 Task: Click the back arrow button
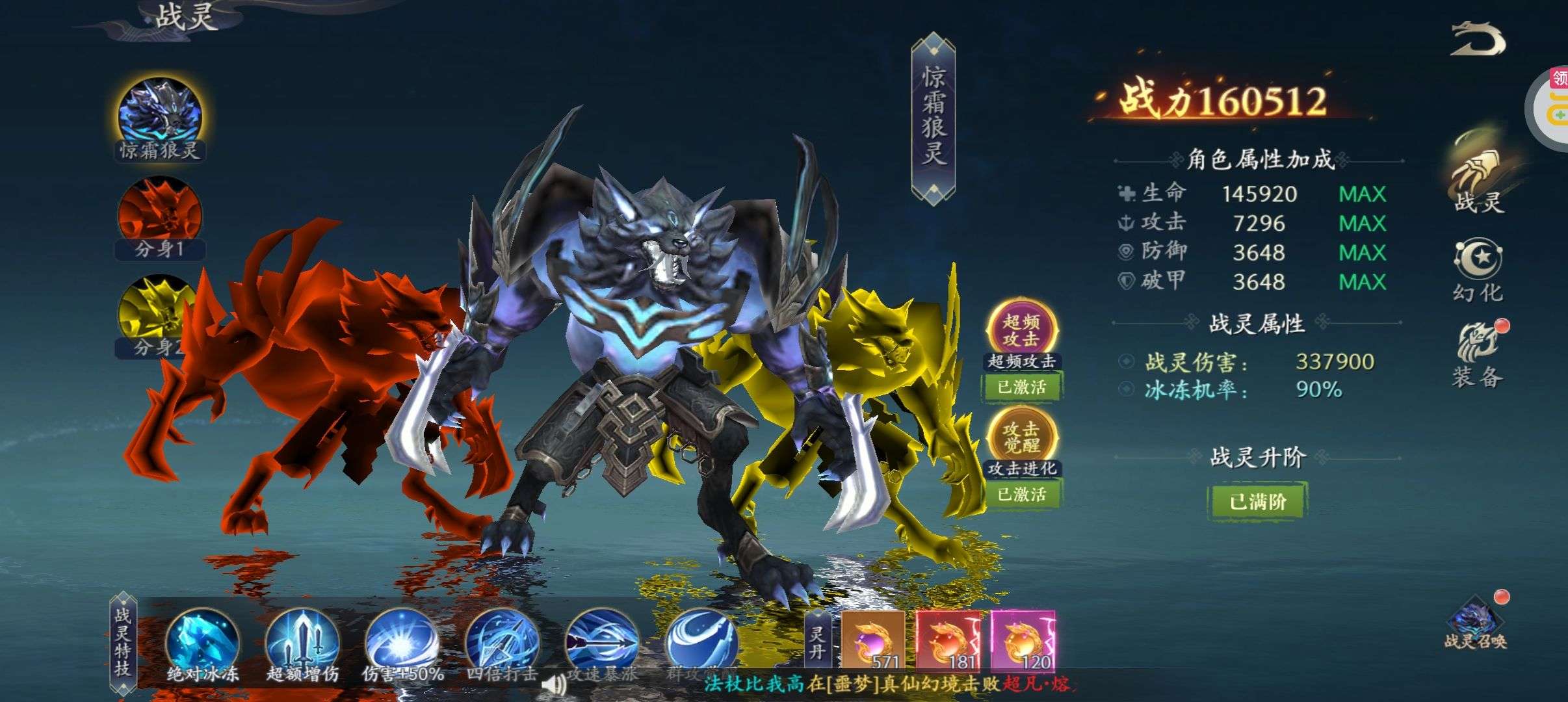point(1477,40)
